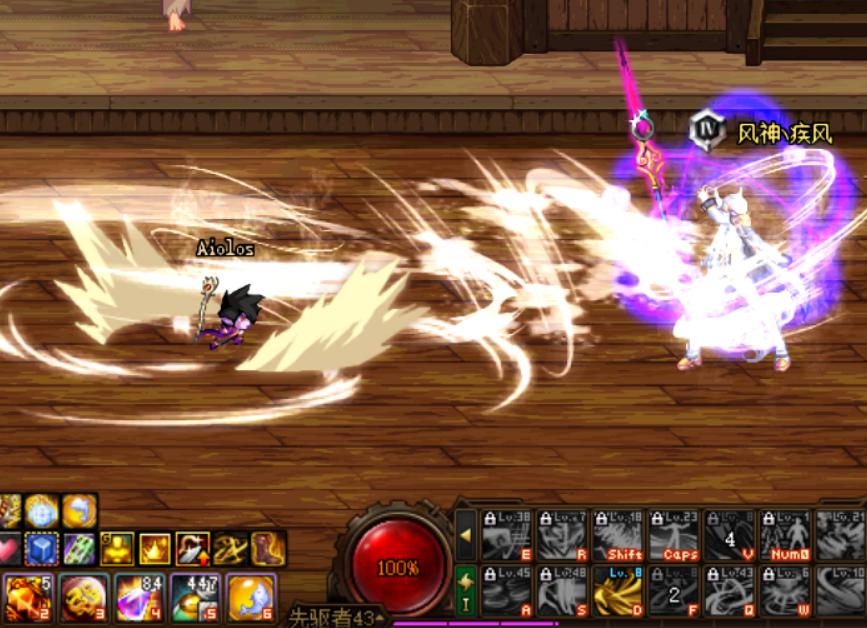
Task: Click the locked Lv.38 skill on E
Action: click(x=507, y=535)
